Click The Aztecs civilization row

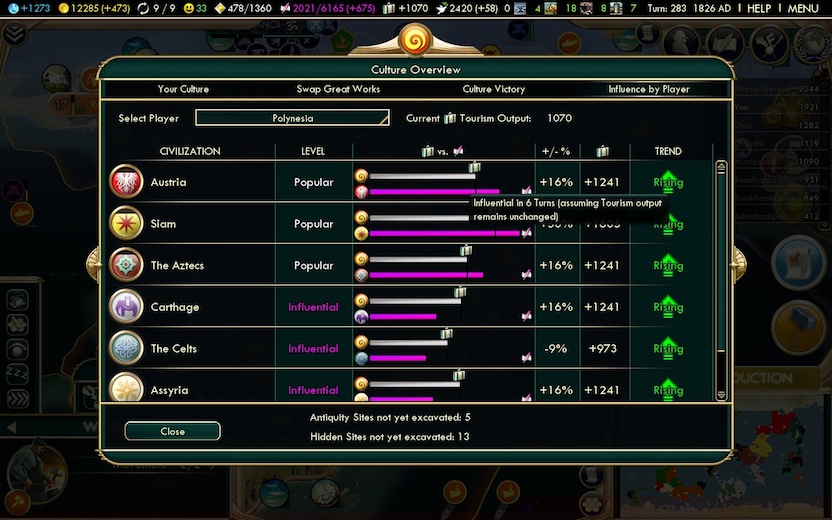click(177, 266)
